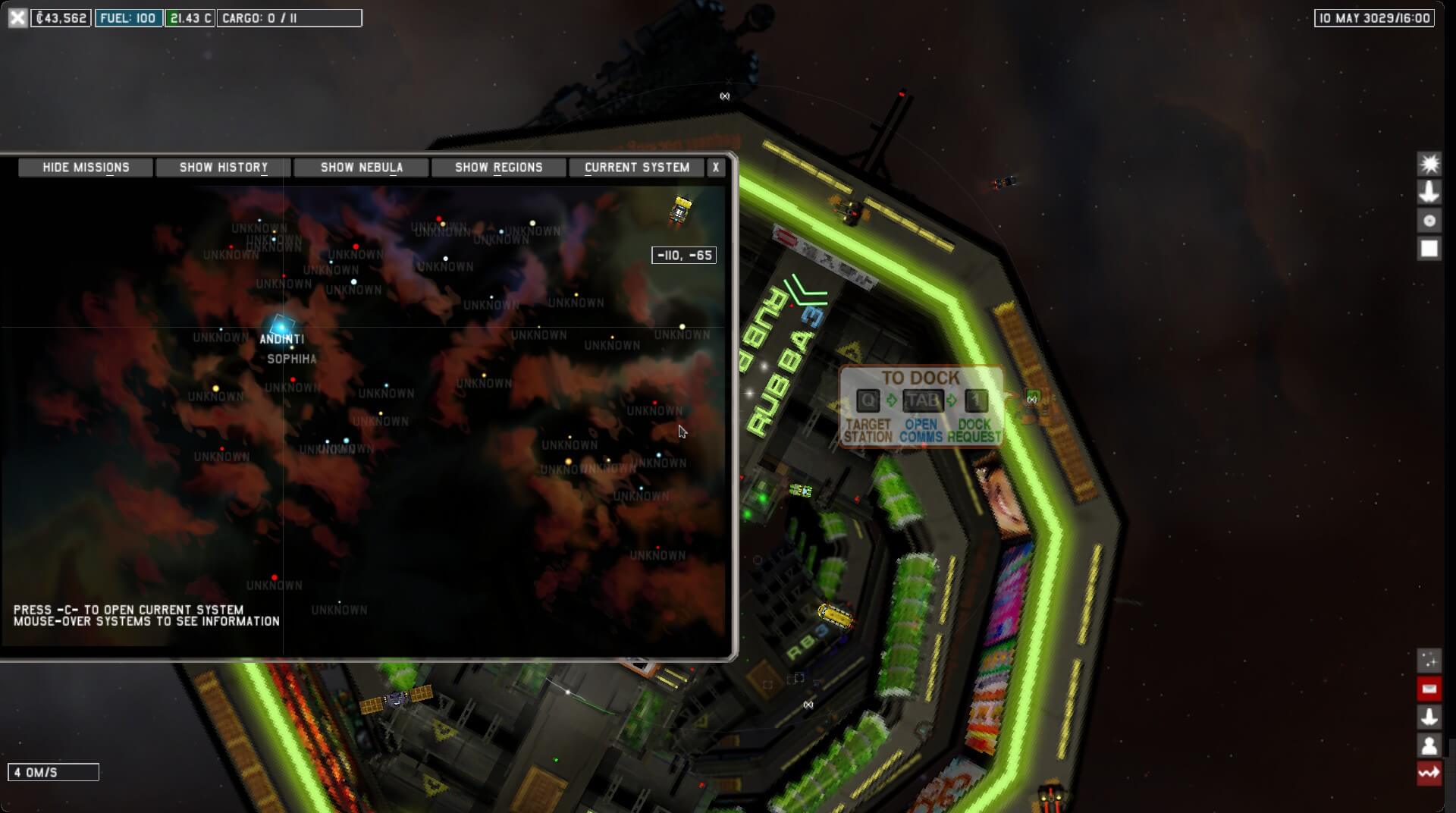Open the lower ship status icon
1456x813 pixels.
(1429, 717)
